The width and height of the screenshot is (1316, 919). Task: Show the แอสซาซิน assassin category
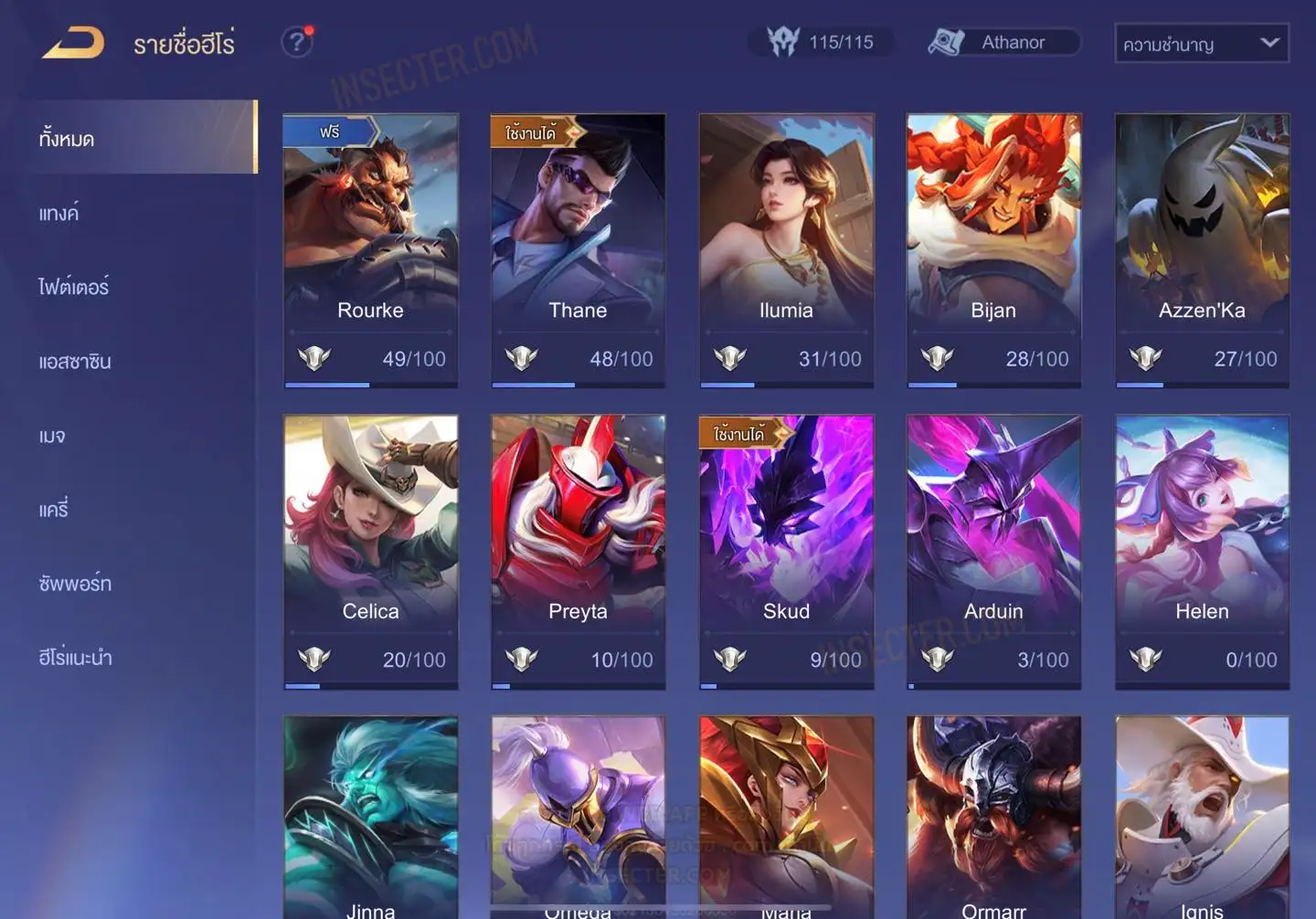point(76,362)
